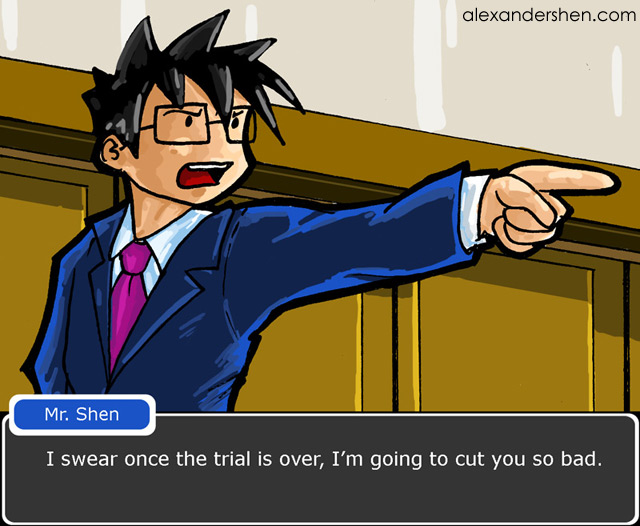Screen dimensions: 640x526
Task: Click the dialogue text box to continue
Action: 320,468
